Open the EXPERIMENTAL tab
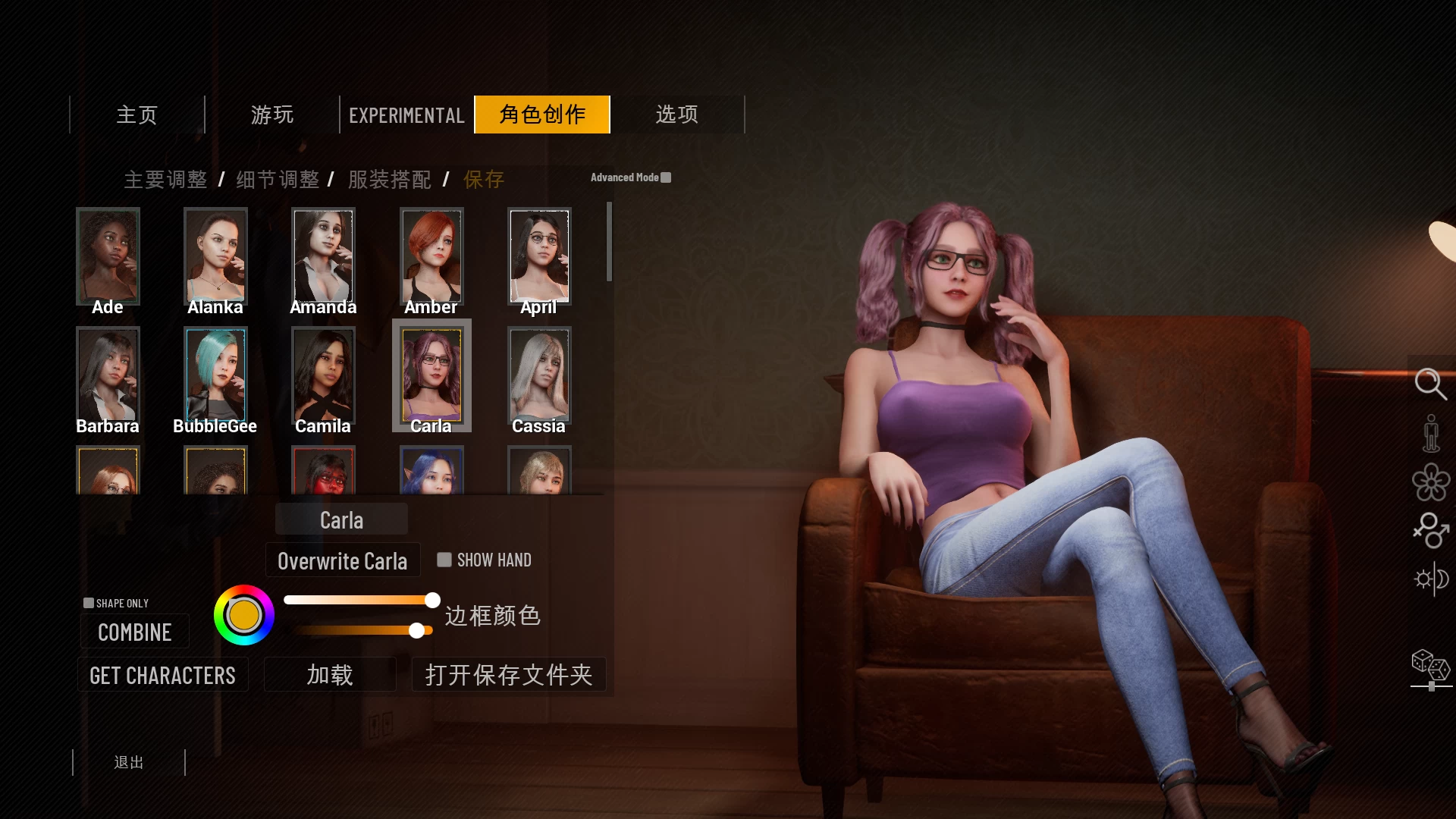 pyautogui.click(x=406, y=115)
